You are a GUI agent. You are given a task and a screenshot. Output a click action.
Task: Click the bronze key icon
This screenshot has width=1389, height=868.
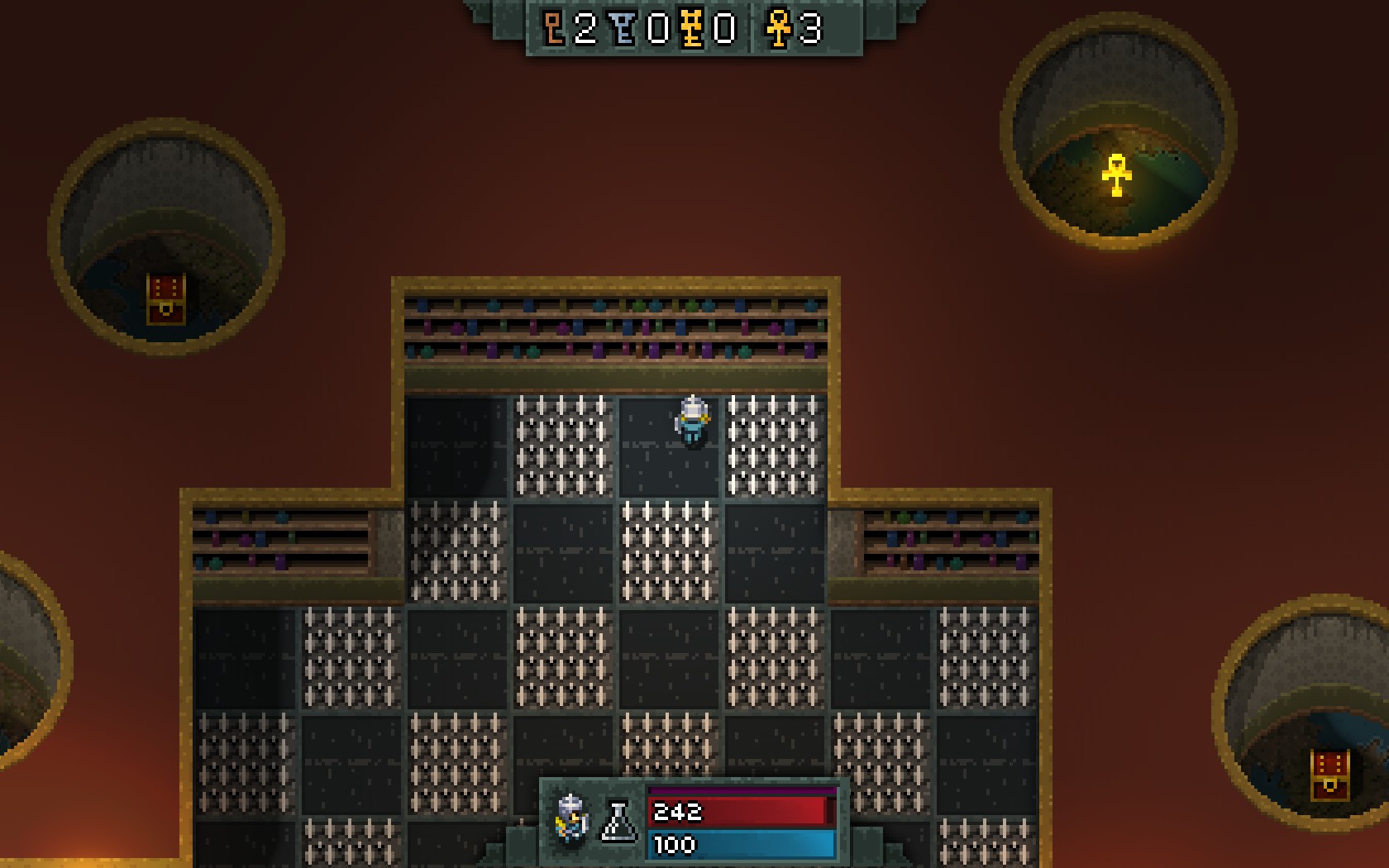pyautogui.click(x=554, y=29)
